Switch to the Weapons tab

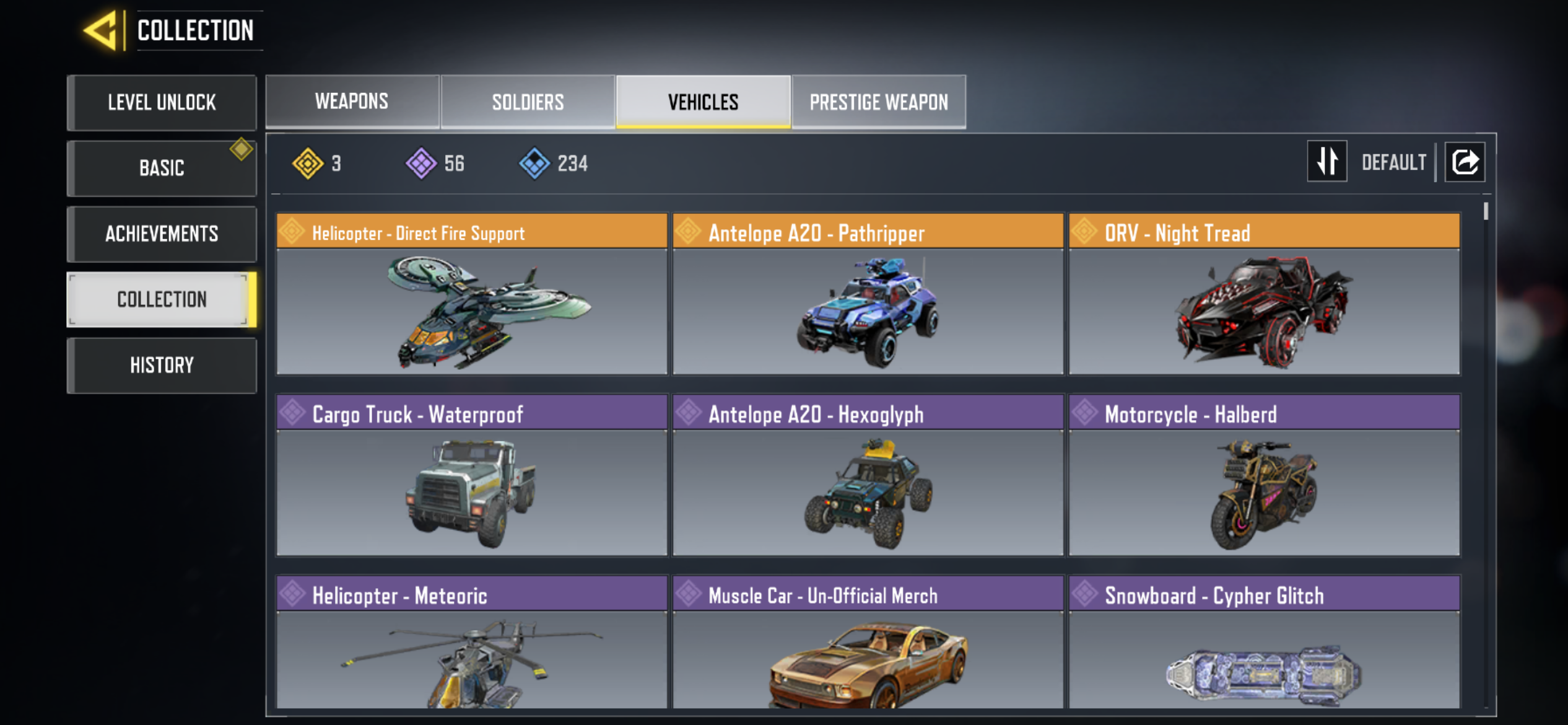pyautogui.click(x=352, y=102)
